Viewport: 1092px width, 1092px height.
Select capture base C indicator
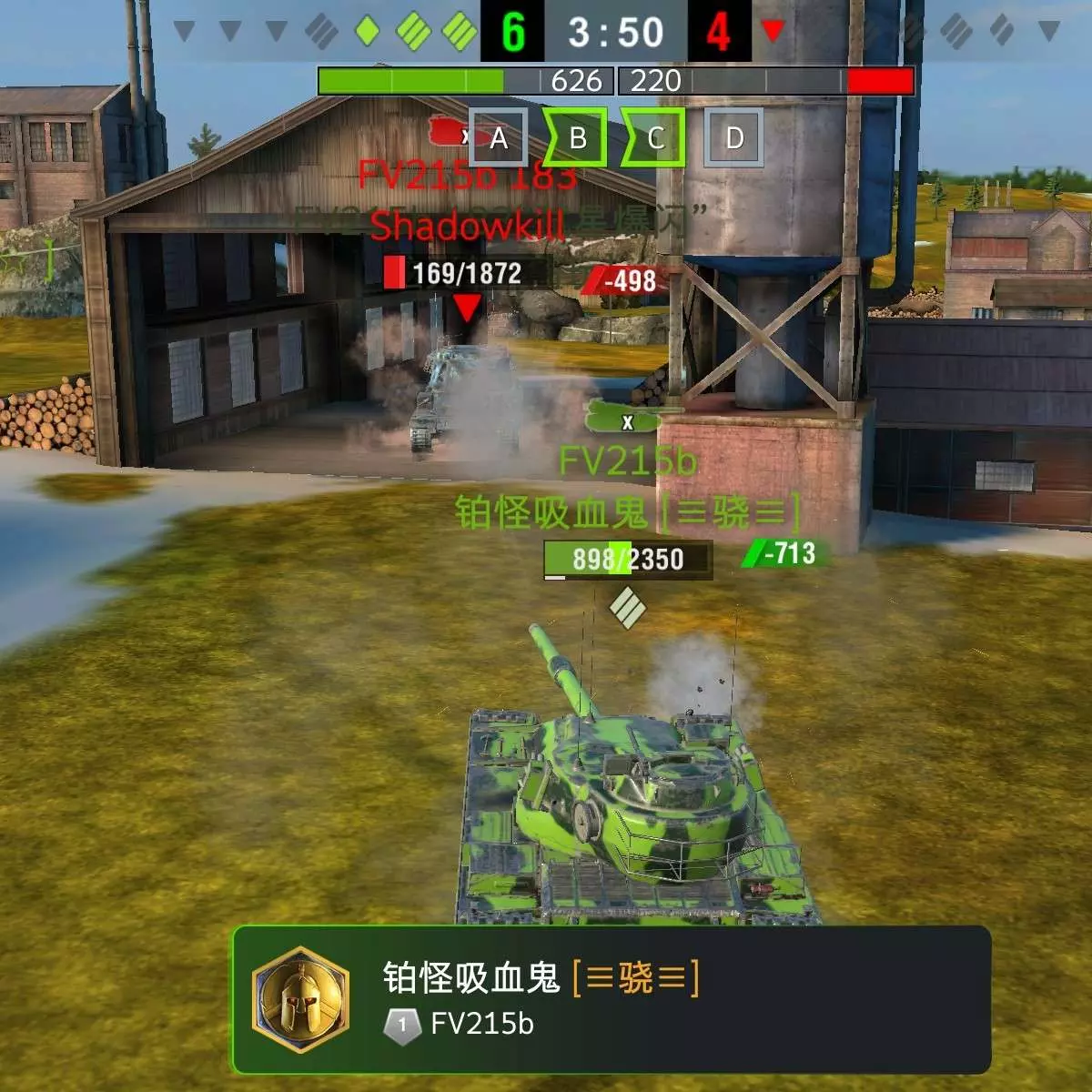point(654,138)
